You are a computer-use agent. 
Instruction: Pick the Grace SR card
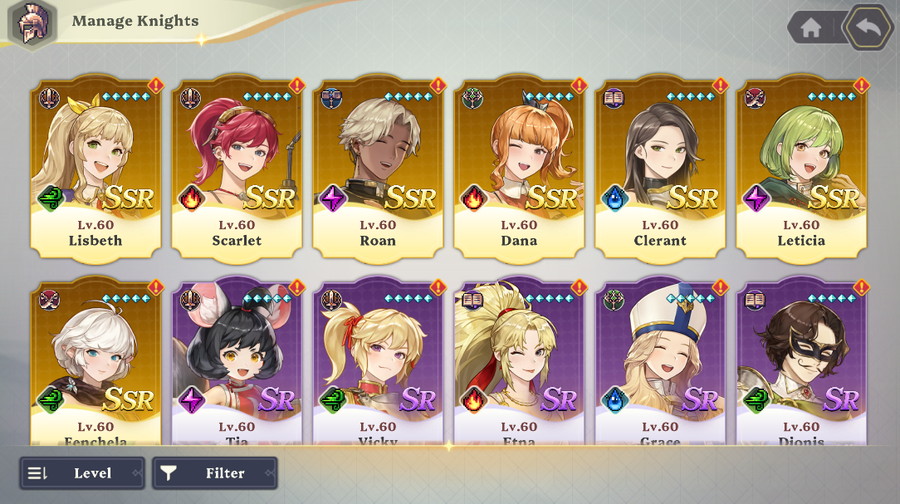(660, 362)
